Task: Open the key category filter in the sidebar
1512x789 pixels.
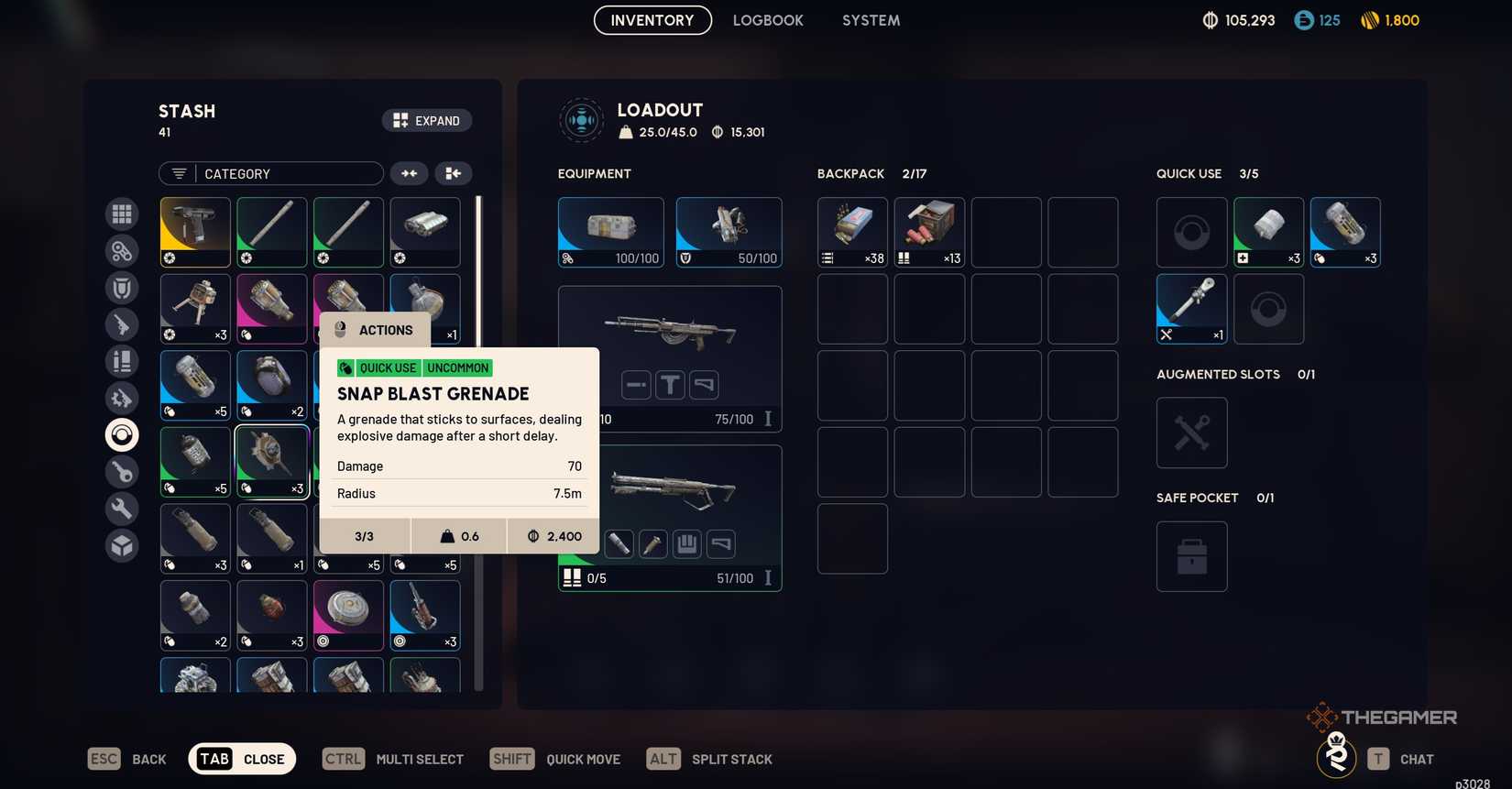Action: 121,471
